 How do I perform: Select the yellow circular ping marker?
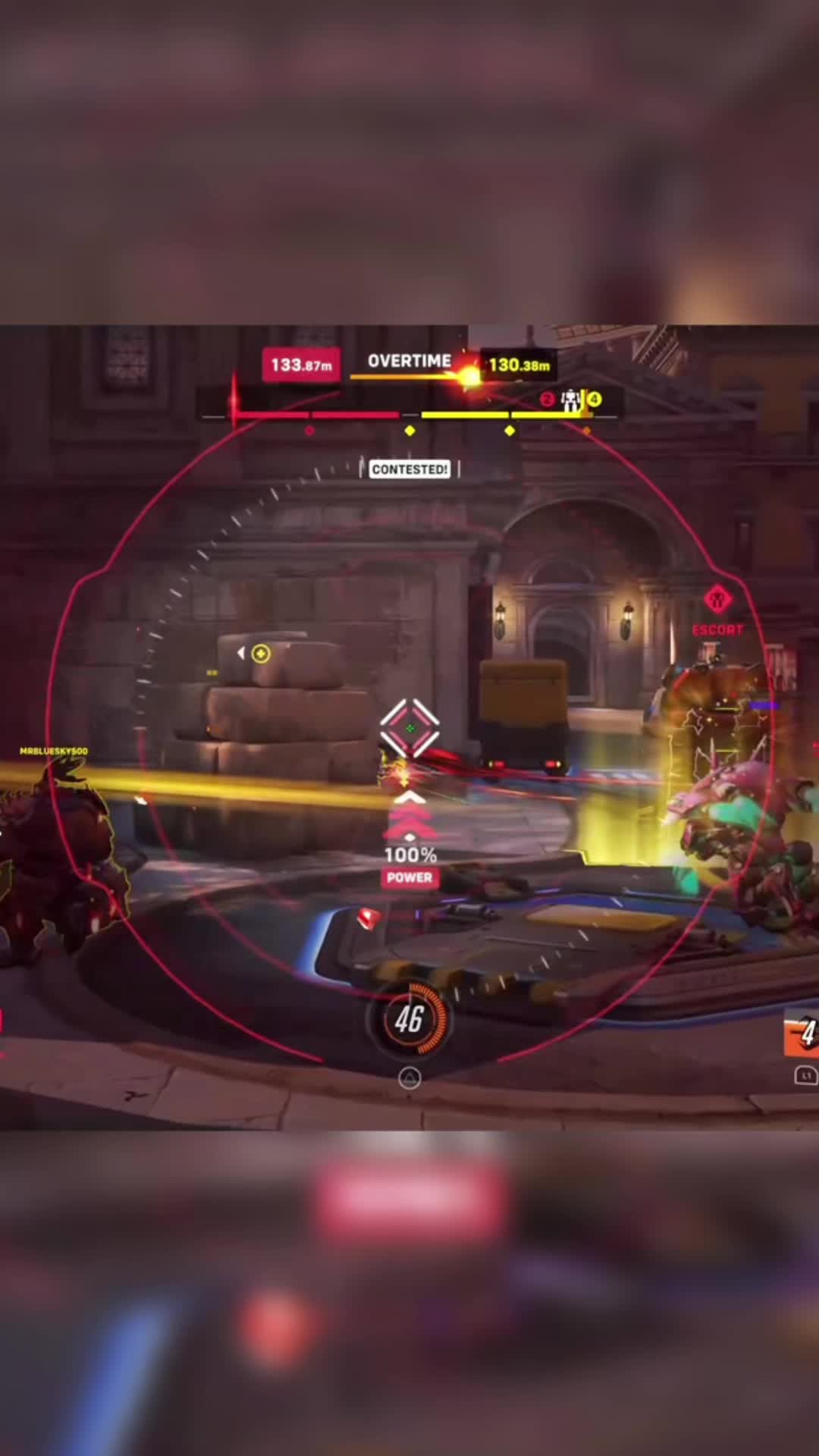[x=260, y=654]
